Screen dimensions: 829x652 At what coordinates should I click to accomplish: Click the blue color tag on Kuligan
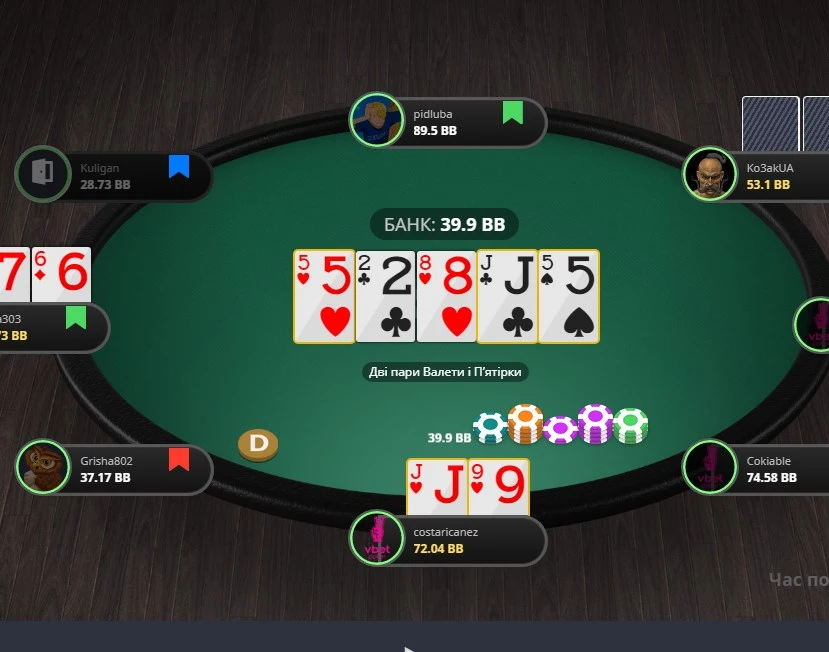click(179, 166)
